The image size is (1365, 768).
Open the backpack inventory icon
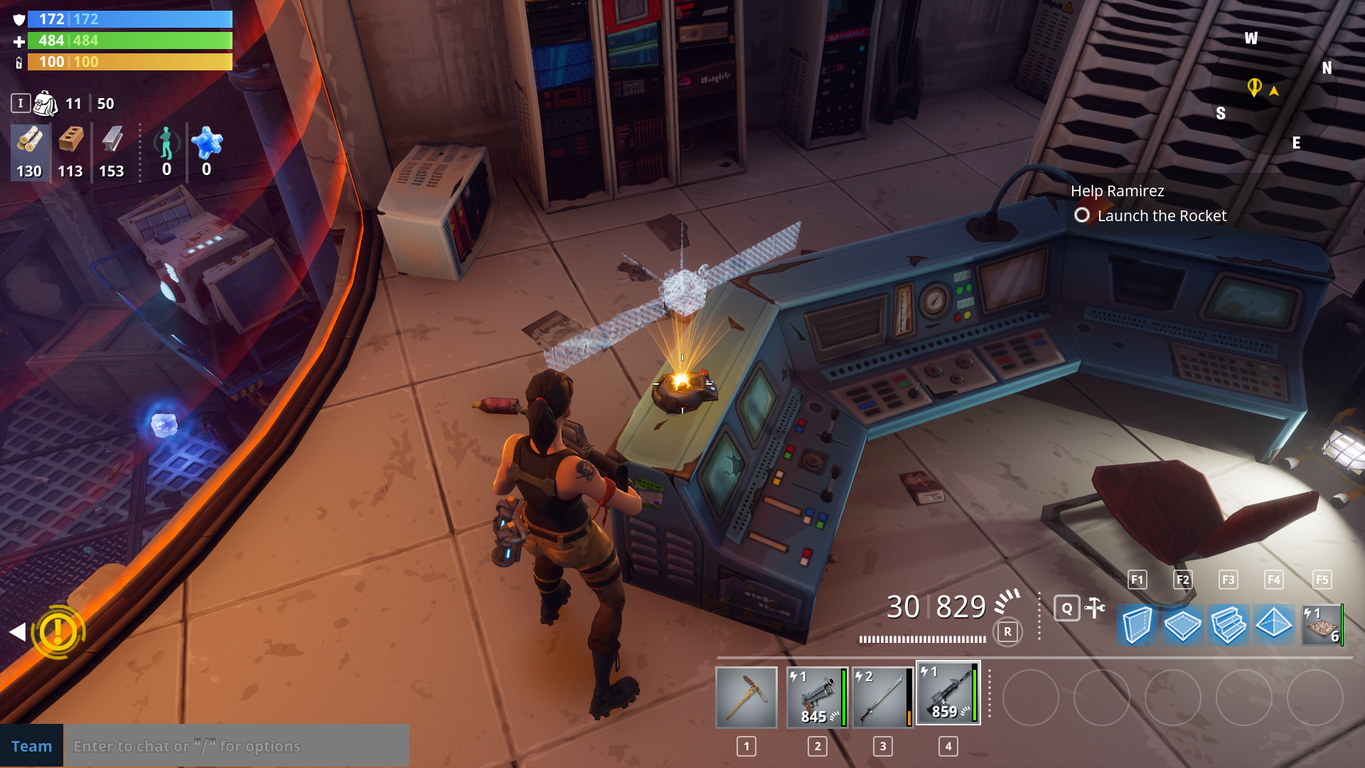(x=45, y=103)
